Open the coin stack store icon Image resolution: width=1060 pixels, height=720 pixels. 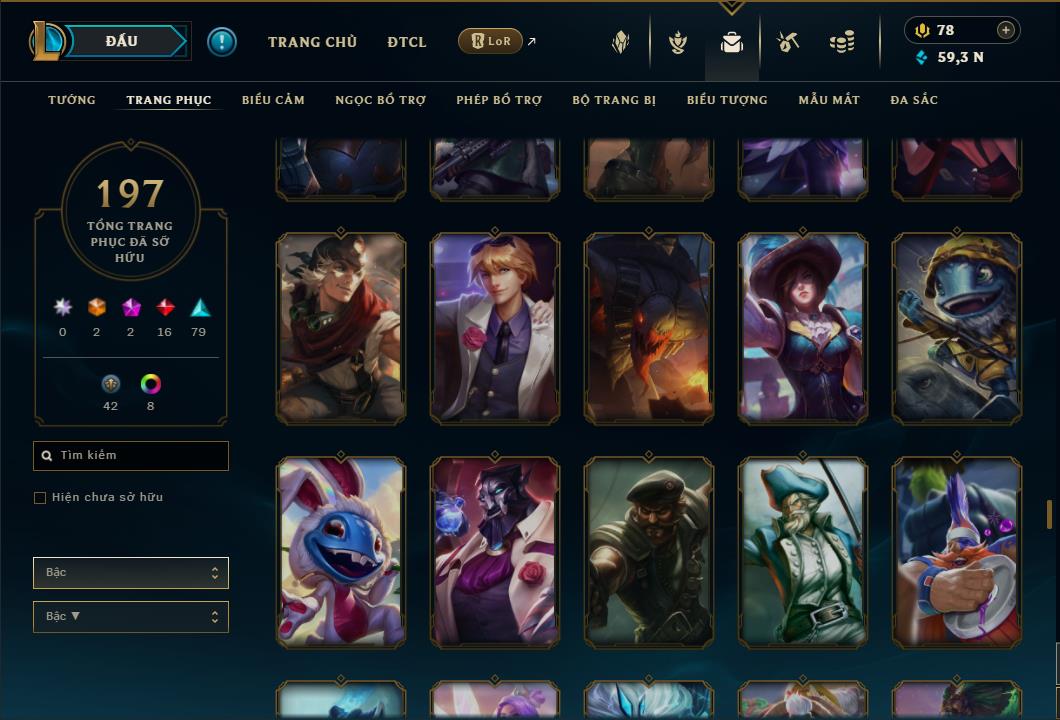(x=842, y=43)
